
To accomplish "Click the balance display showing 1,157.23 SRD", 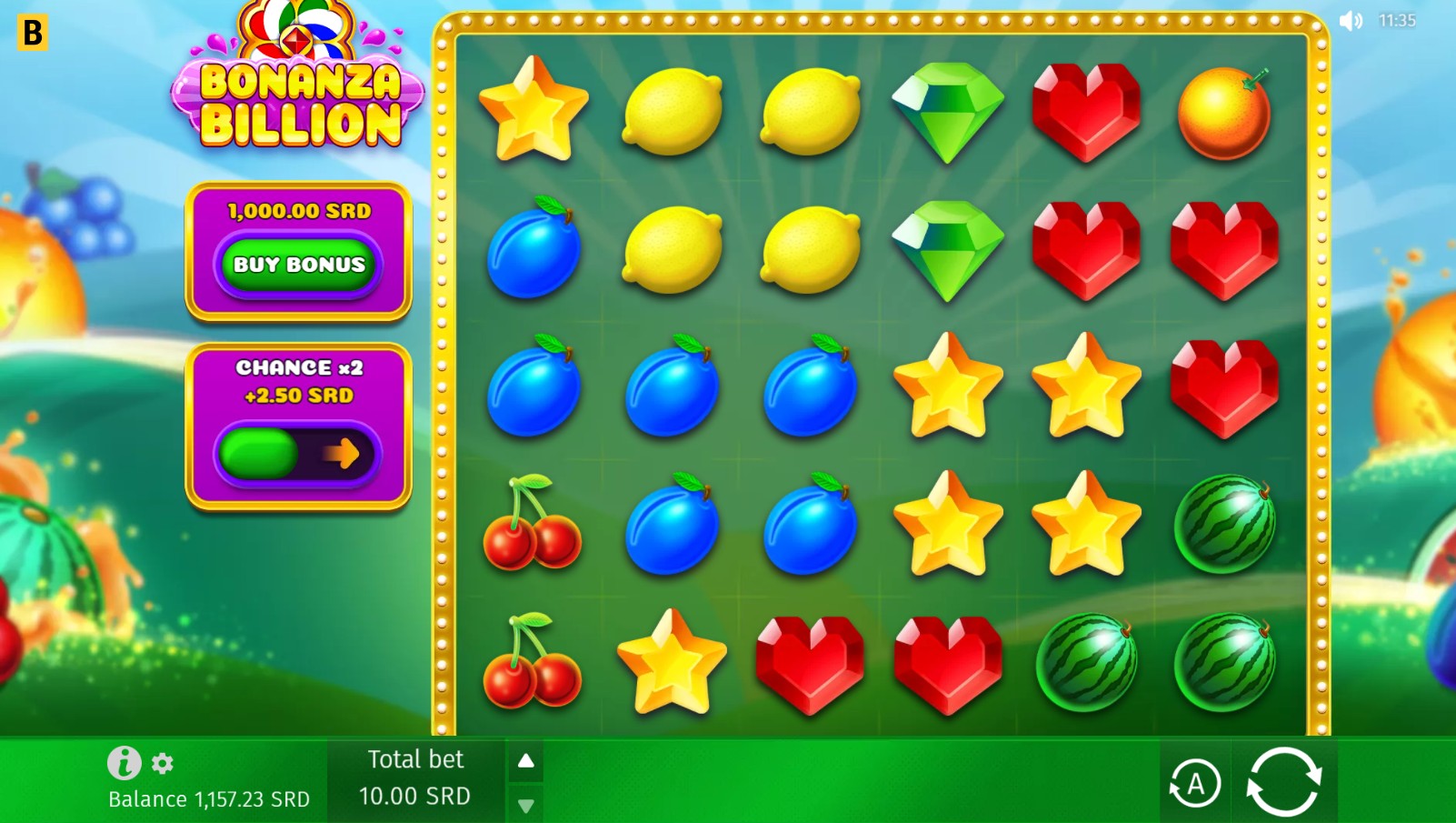I will click(x=207, y=799).
